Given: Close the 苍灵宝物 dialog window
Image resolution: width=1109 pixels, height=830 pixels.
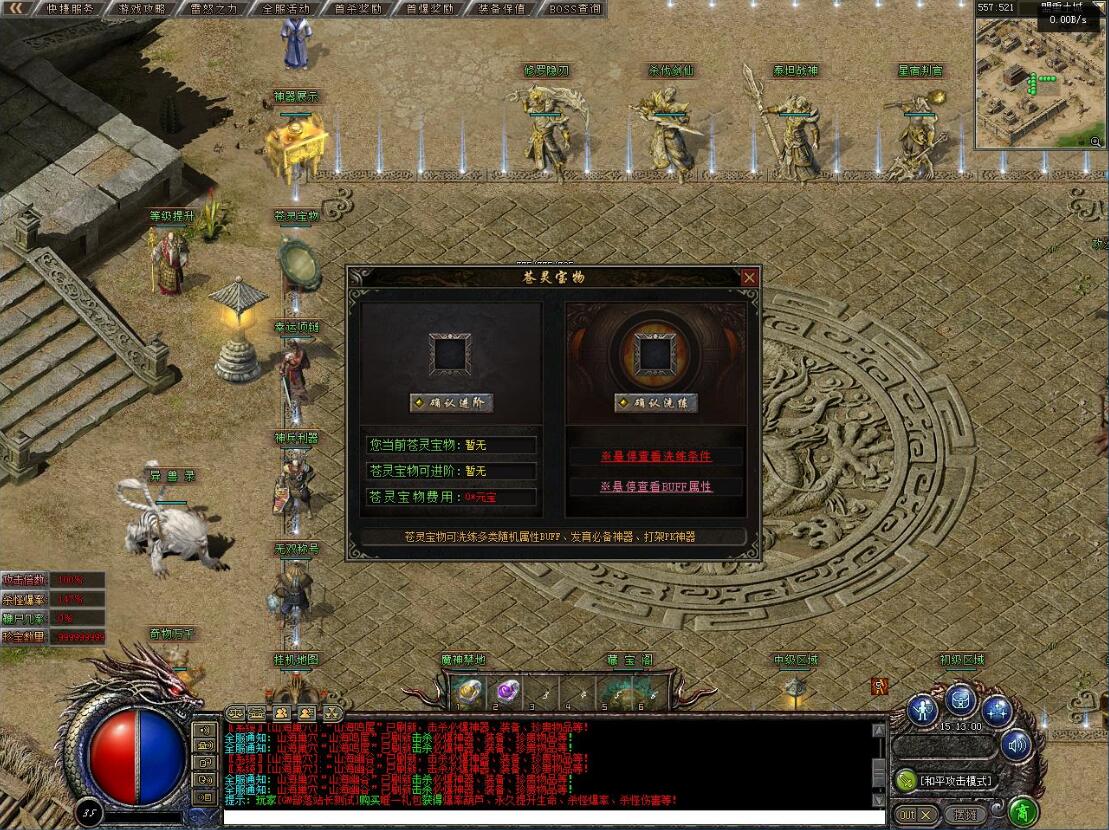Looking at the screenshot, I should point(749,277).
